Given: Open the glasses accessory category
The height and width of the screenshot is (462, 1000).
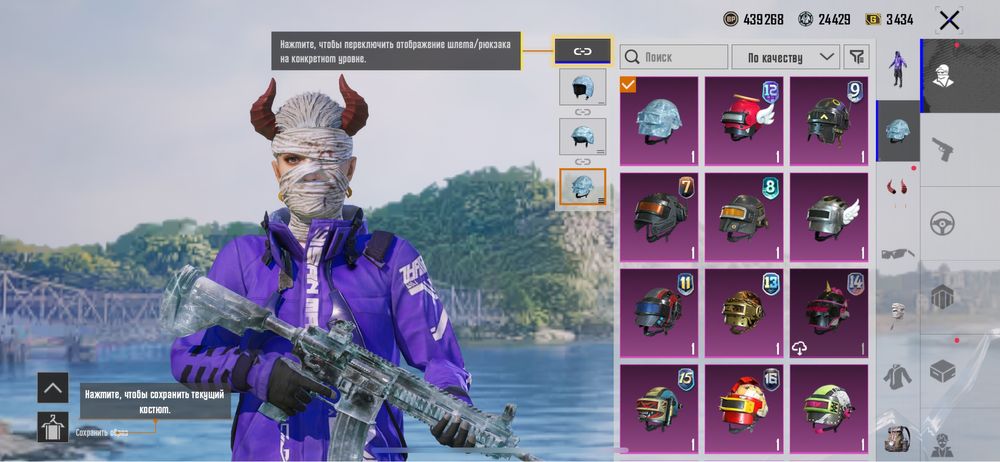Looking at the screenshot, I should click(x=898, y=253).
